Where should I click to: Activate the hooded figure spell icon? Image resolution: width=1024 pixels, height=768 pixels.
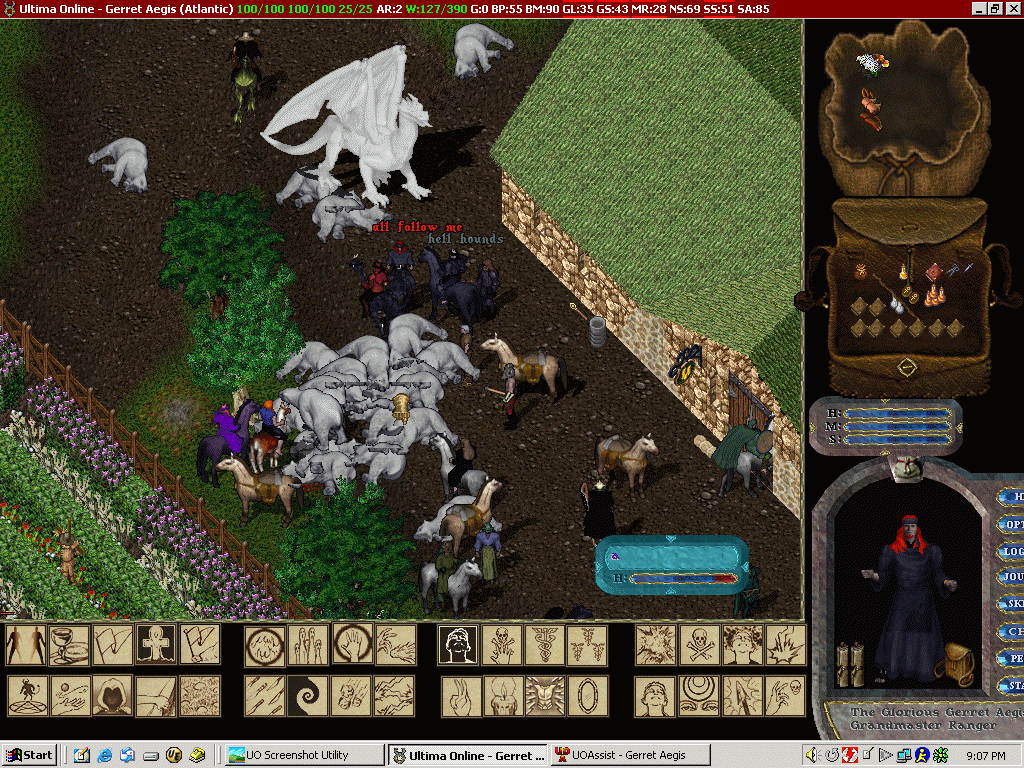click(112, 696)
